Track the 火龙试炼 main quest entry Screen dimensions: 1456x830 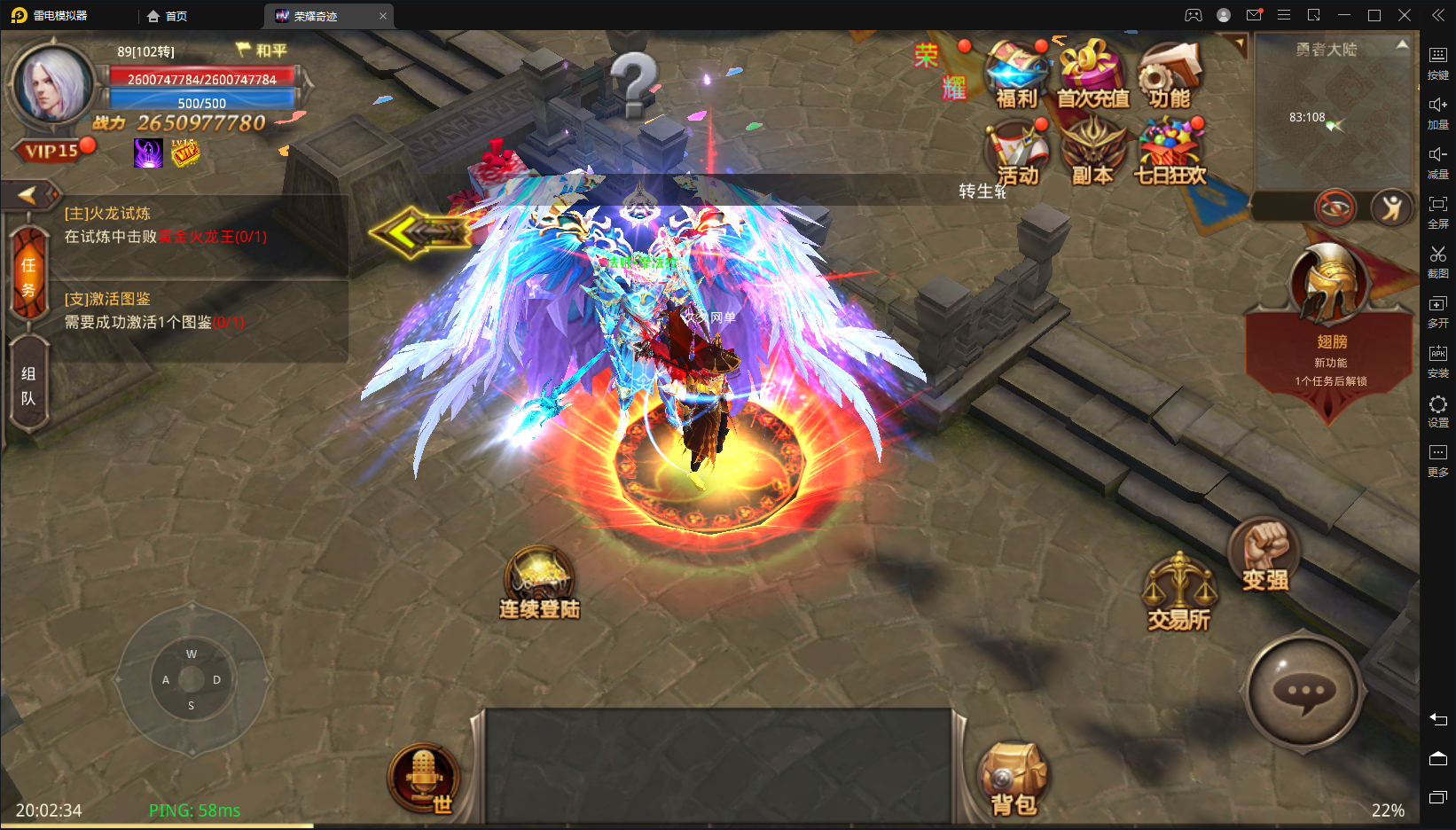(x=166, y=225)
